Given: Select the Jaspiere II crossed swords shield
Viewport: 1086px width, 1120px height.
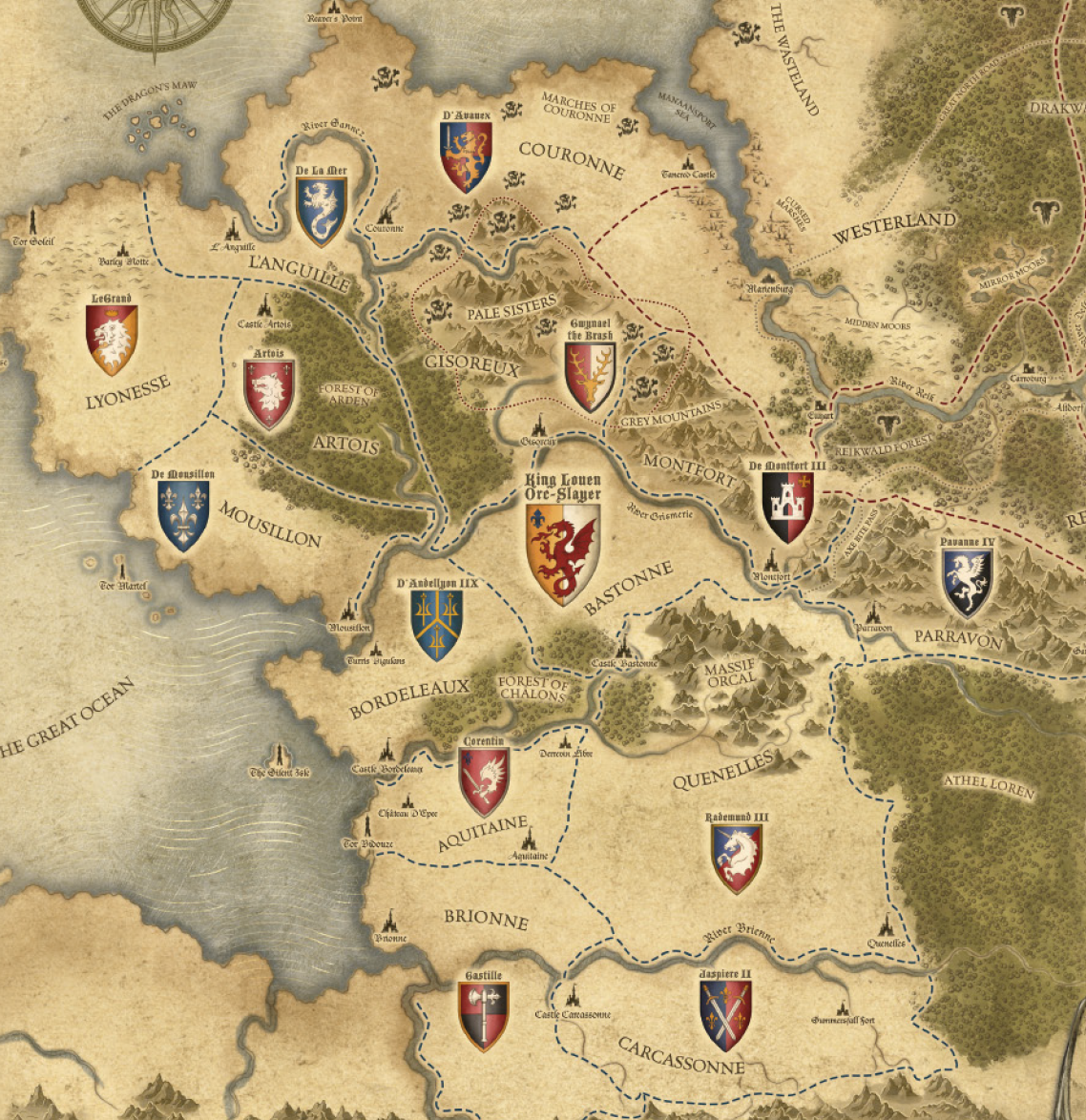Looking at the screenshot, I should [726, 1015].
